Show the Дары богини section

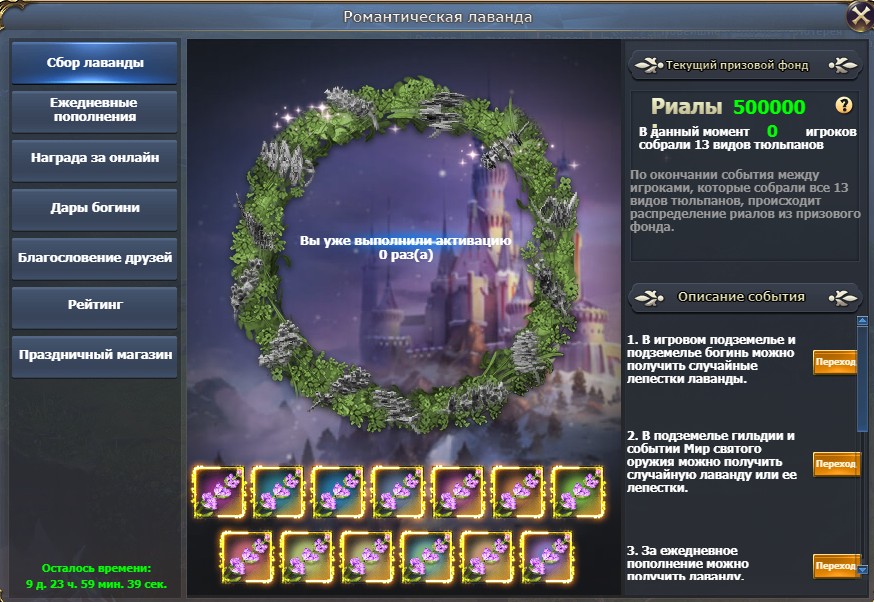pos(95,208)
